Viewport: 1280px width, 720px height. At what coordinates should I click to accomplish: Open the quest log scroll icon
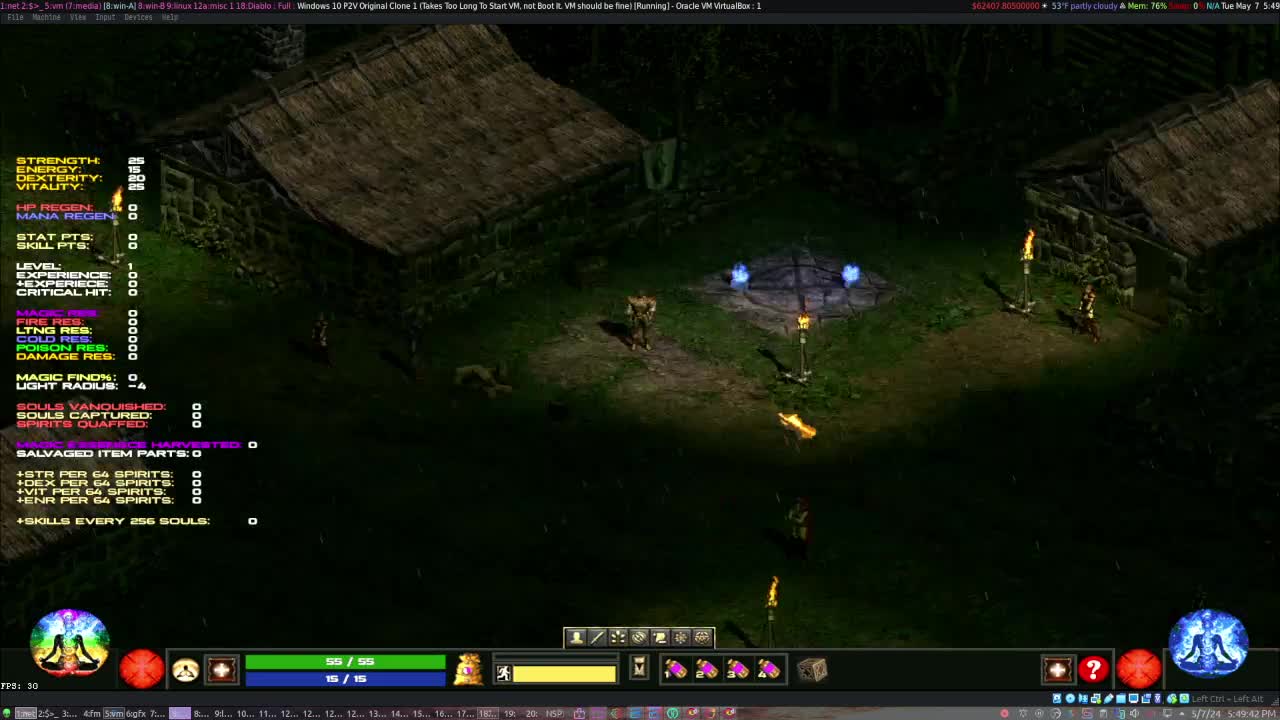(x=660, y=637)
